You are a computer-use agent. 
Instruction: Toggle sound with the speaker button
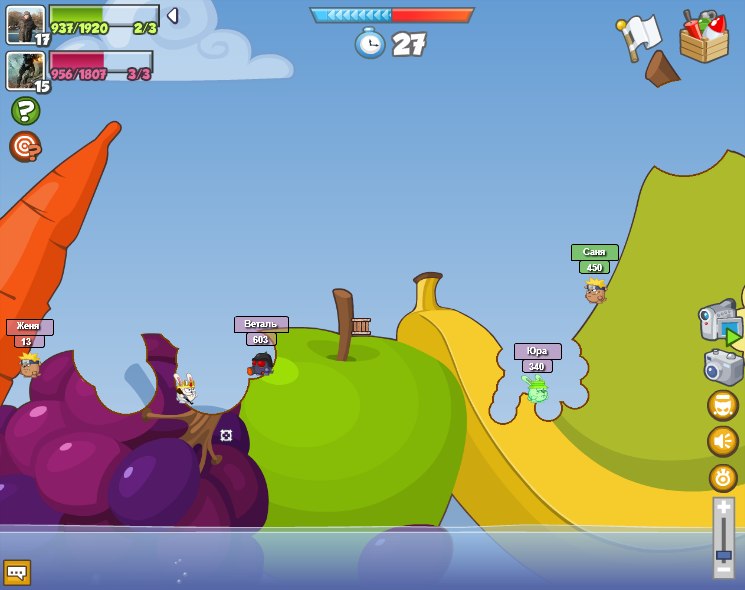coord(722,441)
